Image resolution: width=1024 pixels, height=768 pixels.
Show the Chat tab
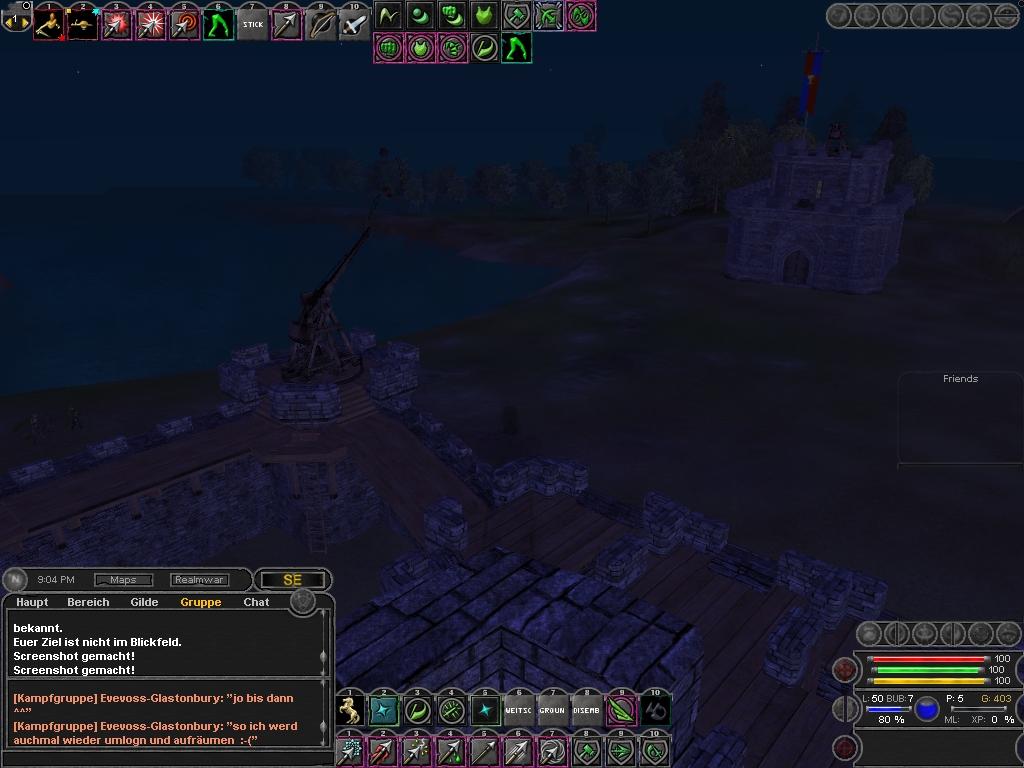coord(256,602)
